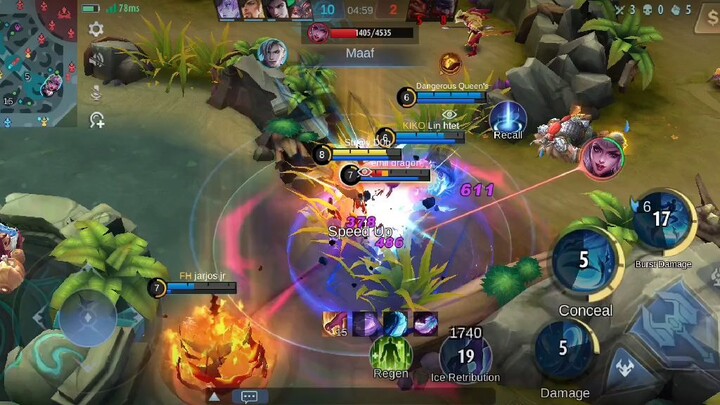Use the Regen skill
Image resolution: width=720 pixels, height=405 pixels.
click(x=390, y=352)
